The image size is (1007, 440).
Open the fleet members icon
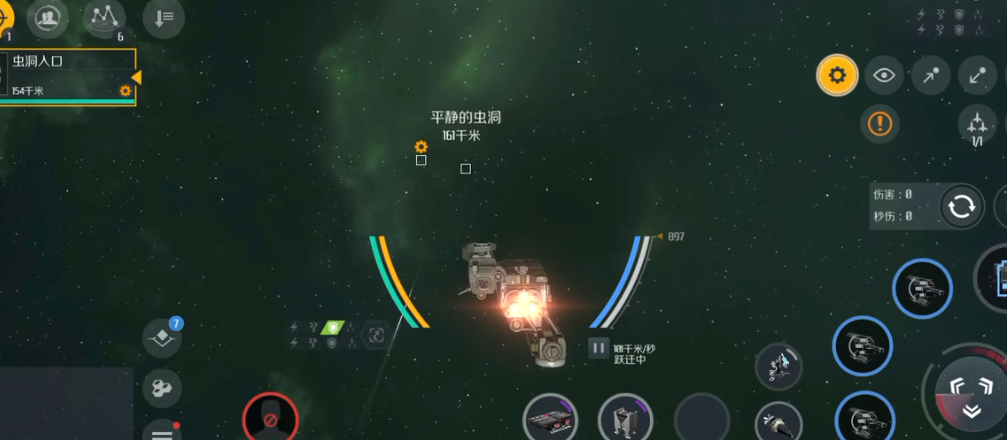click(47, 16)
